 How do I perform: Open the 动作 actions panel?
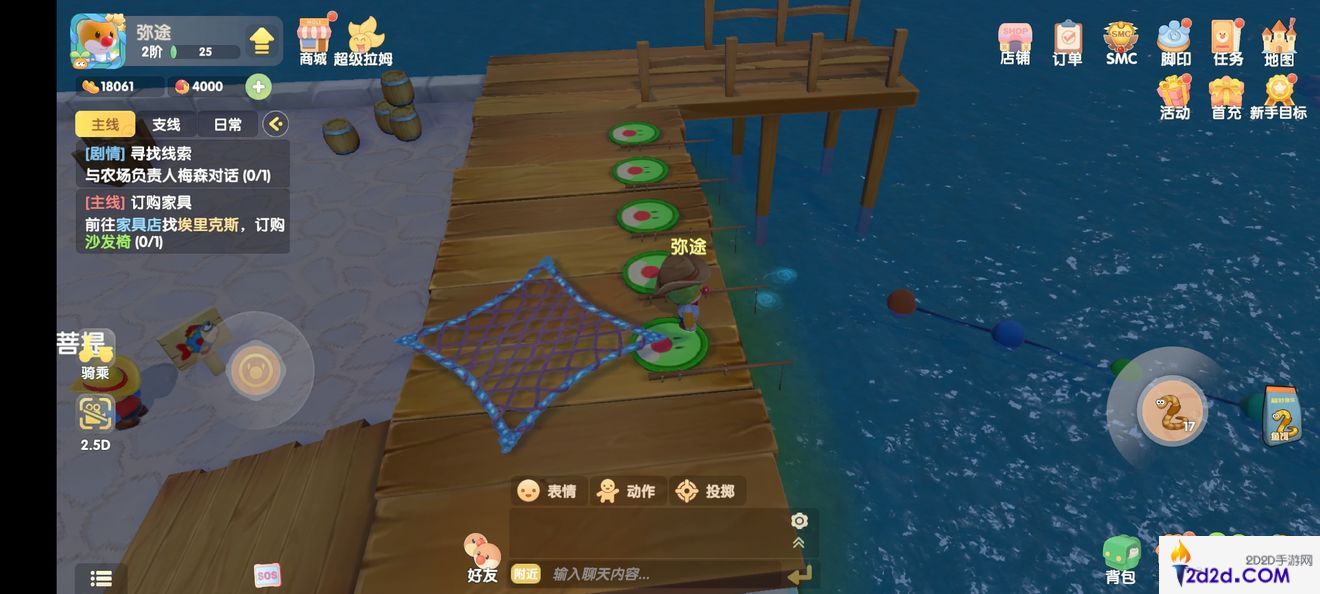[625, 491]
